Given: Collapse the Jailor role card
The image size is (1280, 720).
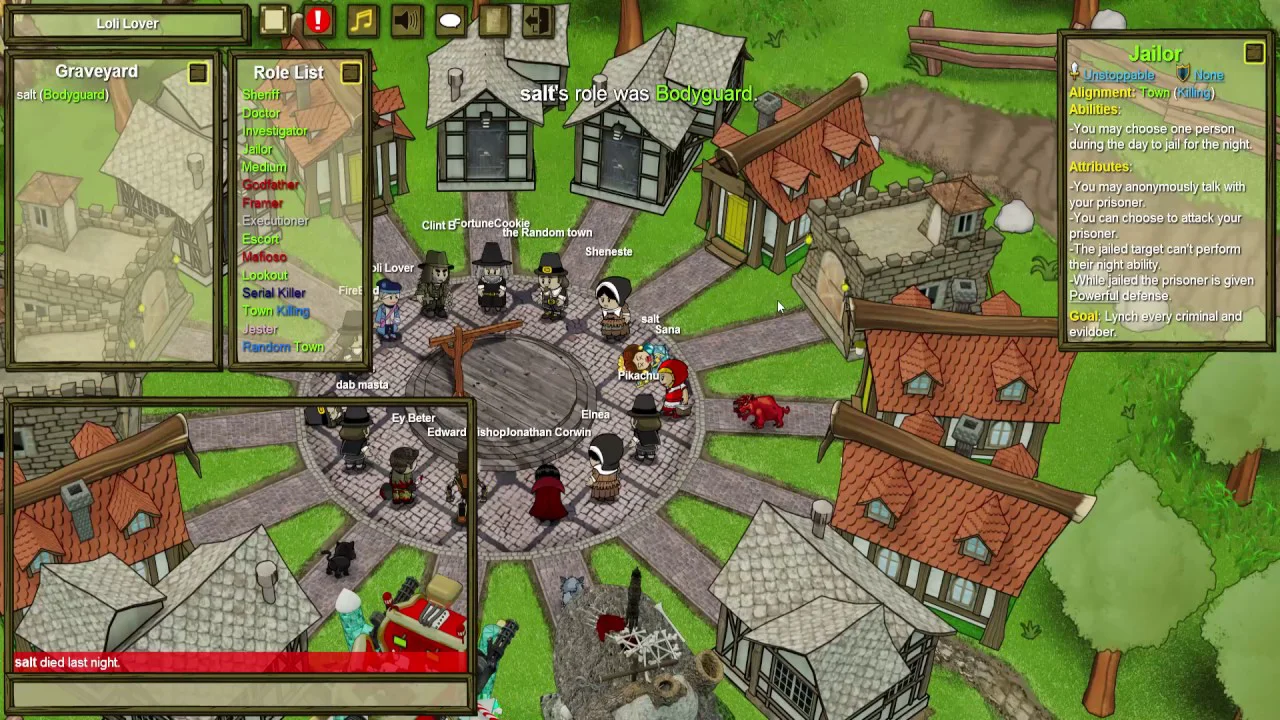Looking at the screenshot, I should (x=1254, y=52).
